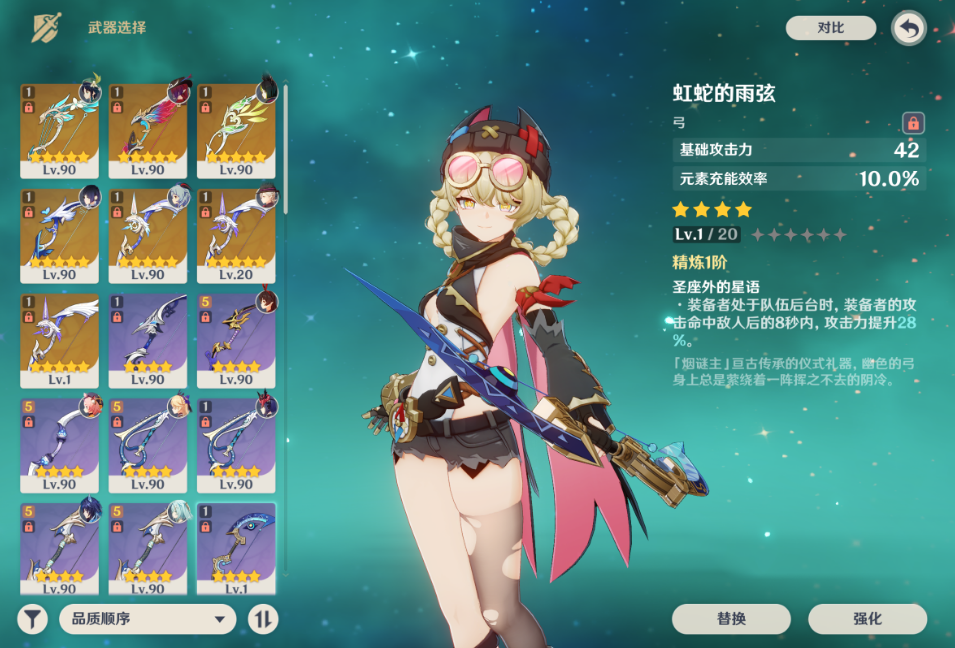Confirm weapon swap with 替换
The image size is (955, 648).
(731, 619)
